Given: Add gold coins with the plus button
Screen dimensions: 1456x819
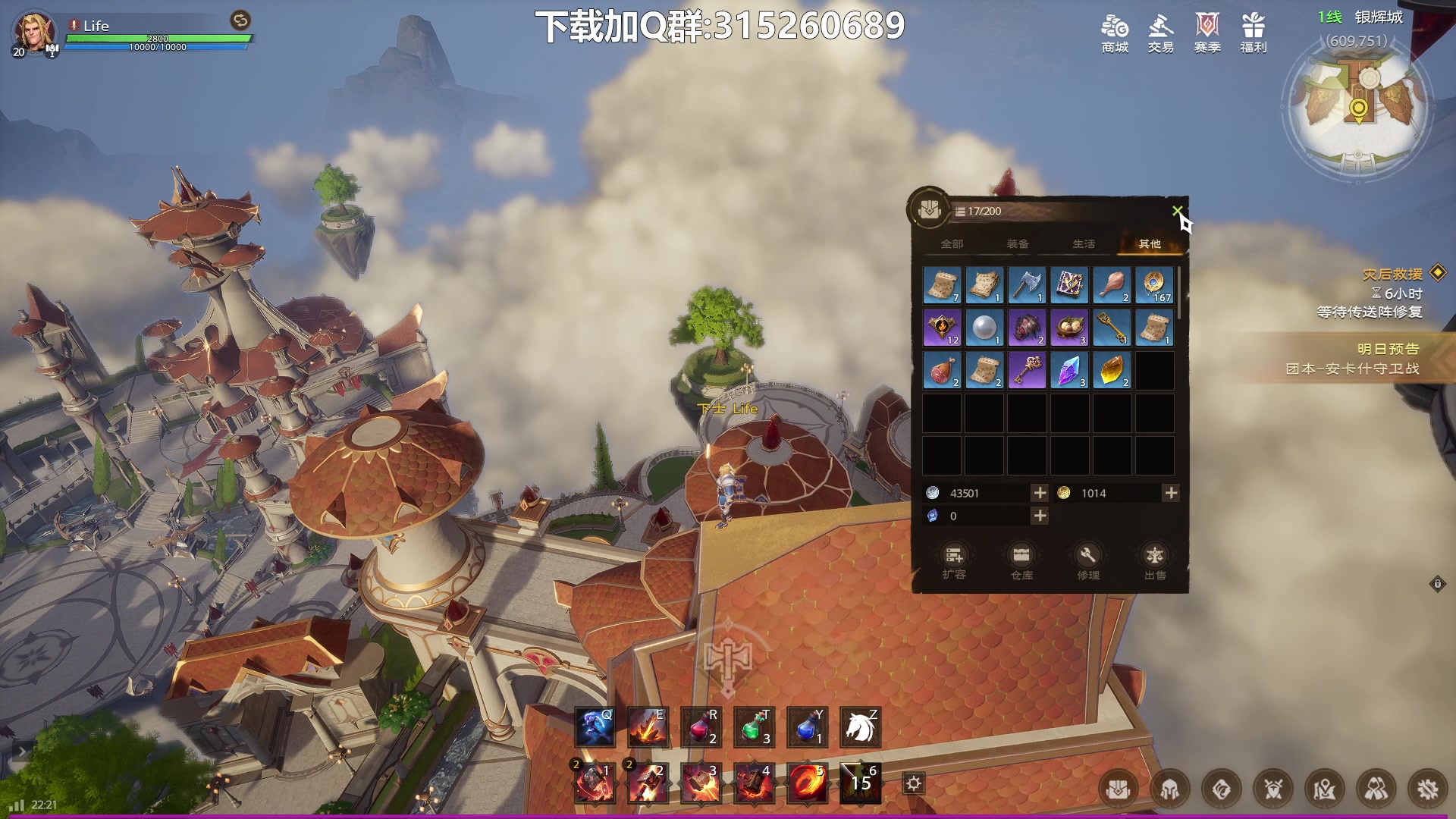Looking at the screenshot, I should tap(1171, 493).
